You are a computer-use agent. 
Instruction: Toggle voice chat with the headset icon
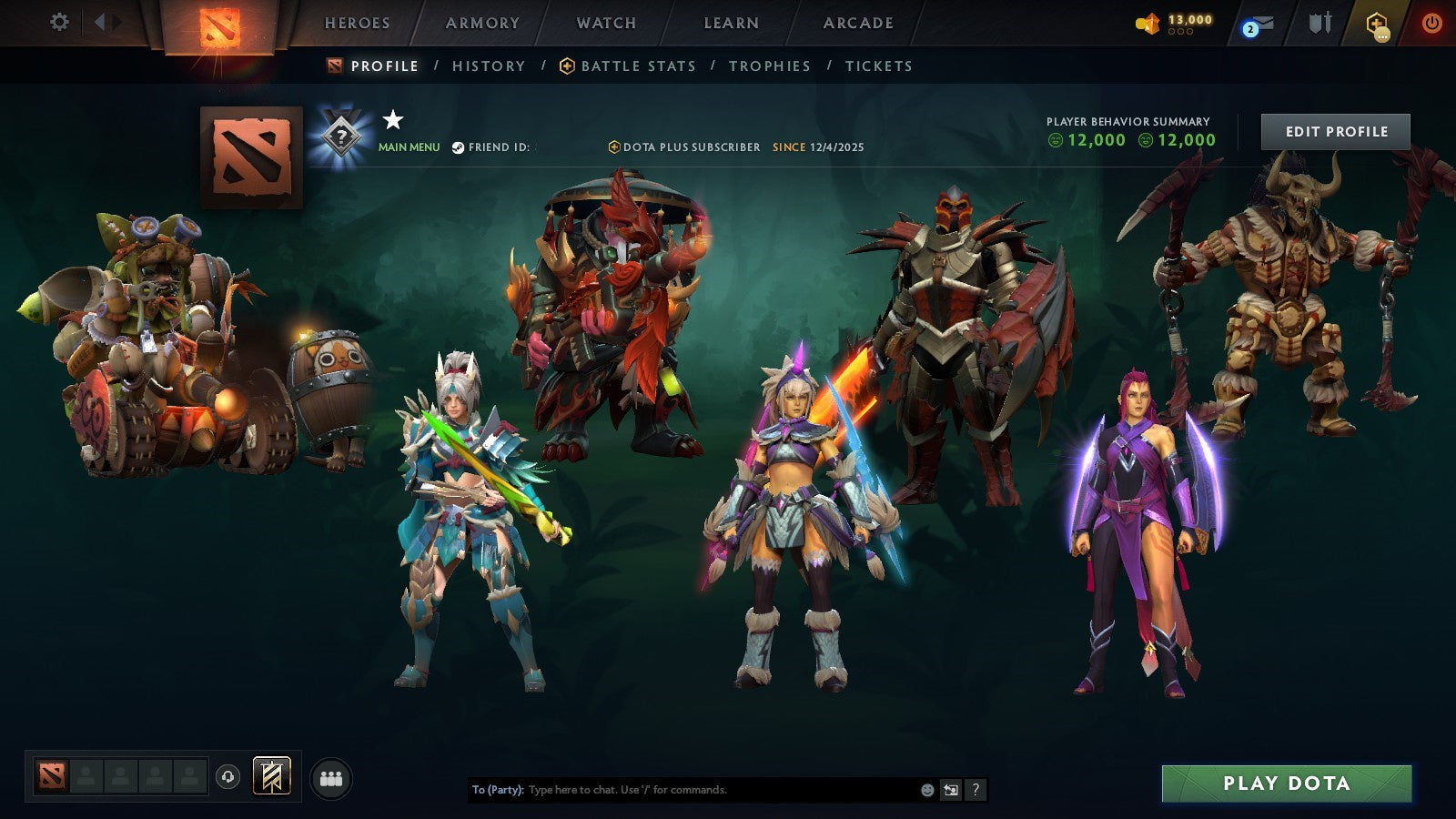click(x=228, y=775)
